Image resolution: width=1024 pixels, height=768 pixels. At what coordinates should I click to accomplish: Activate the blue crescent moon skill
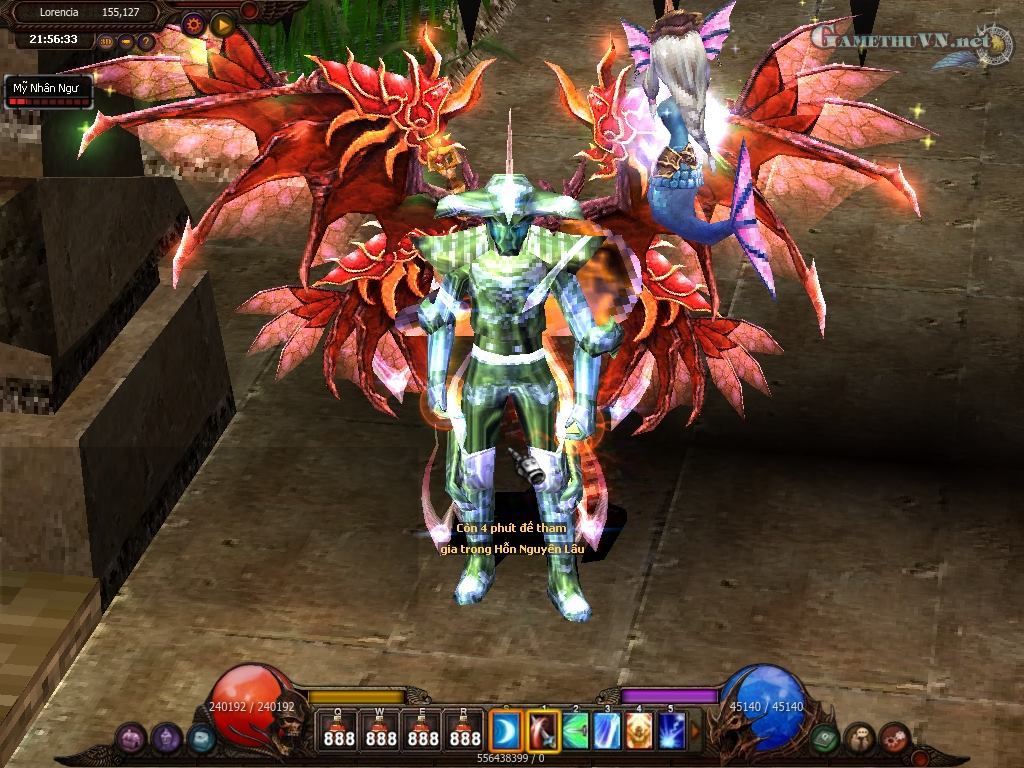click(507, 730)
